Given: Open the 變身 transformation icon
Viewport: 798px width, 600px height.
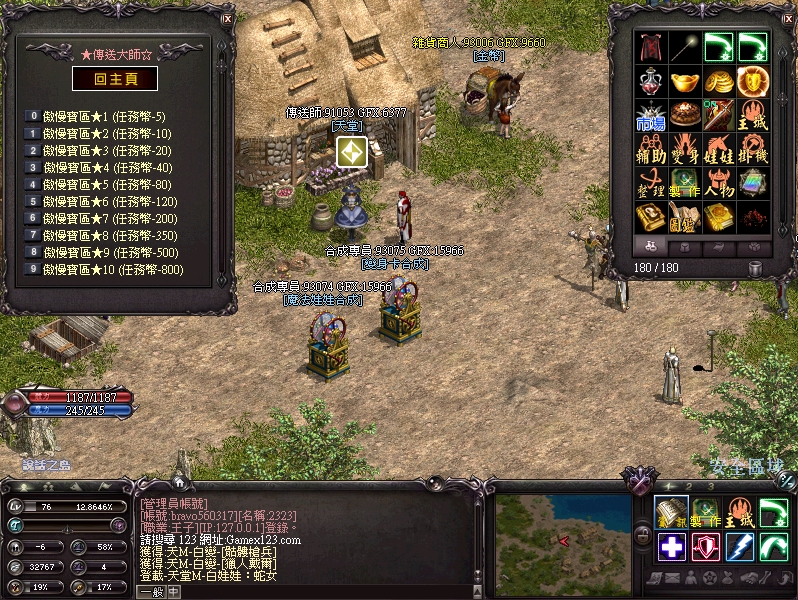Looking at the screenshot, I should click(685, 150).
